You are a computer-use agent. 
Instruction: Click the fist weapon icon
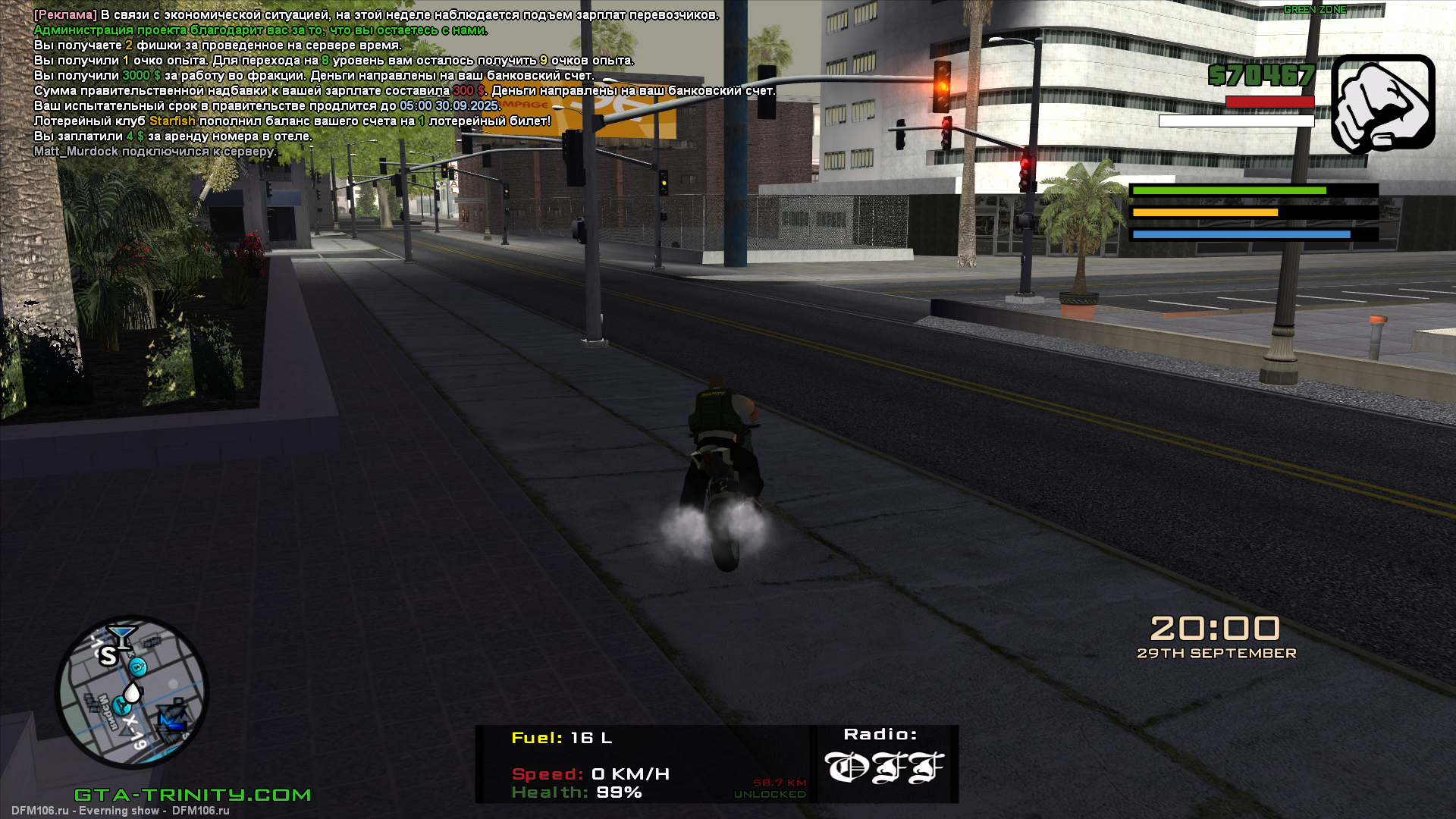pos(1382,102)
